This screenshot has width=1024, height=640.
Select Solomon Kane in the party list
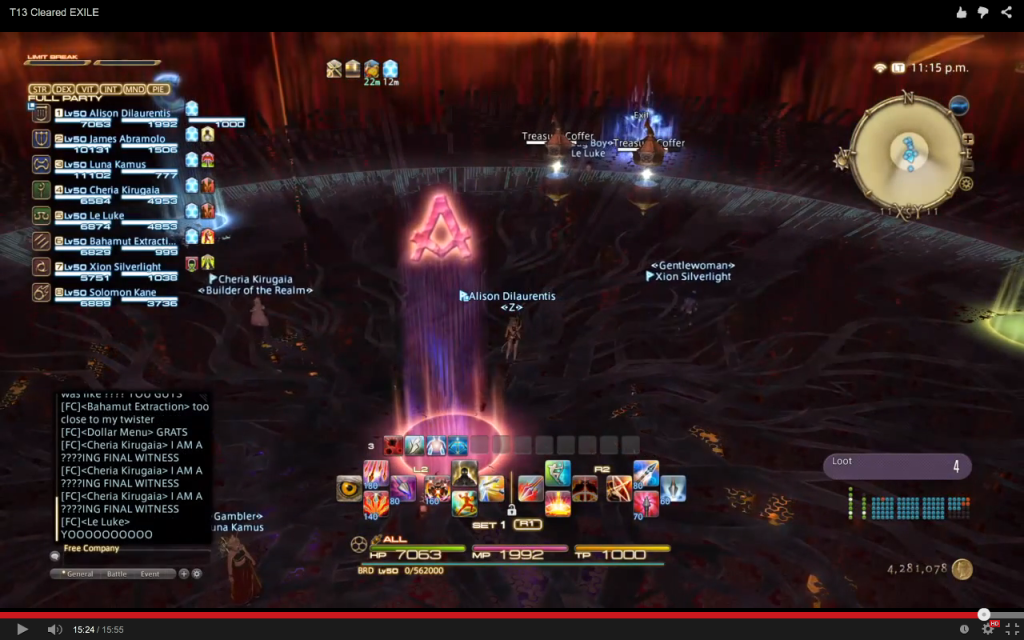point(108,292)
